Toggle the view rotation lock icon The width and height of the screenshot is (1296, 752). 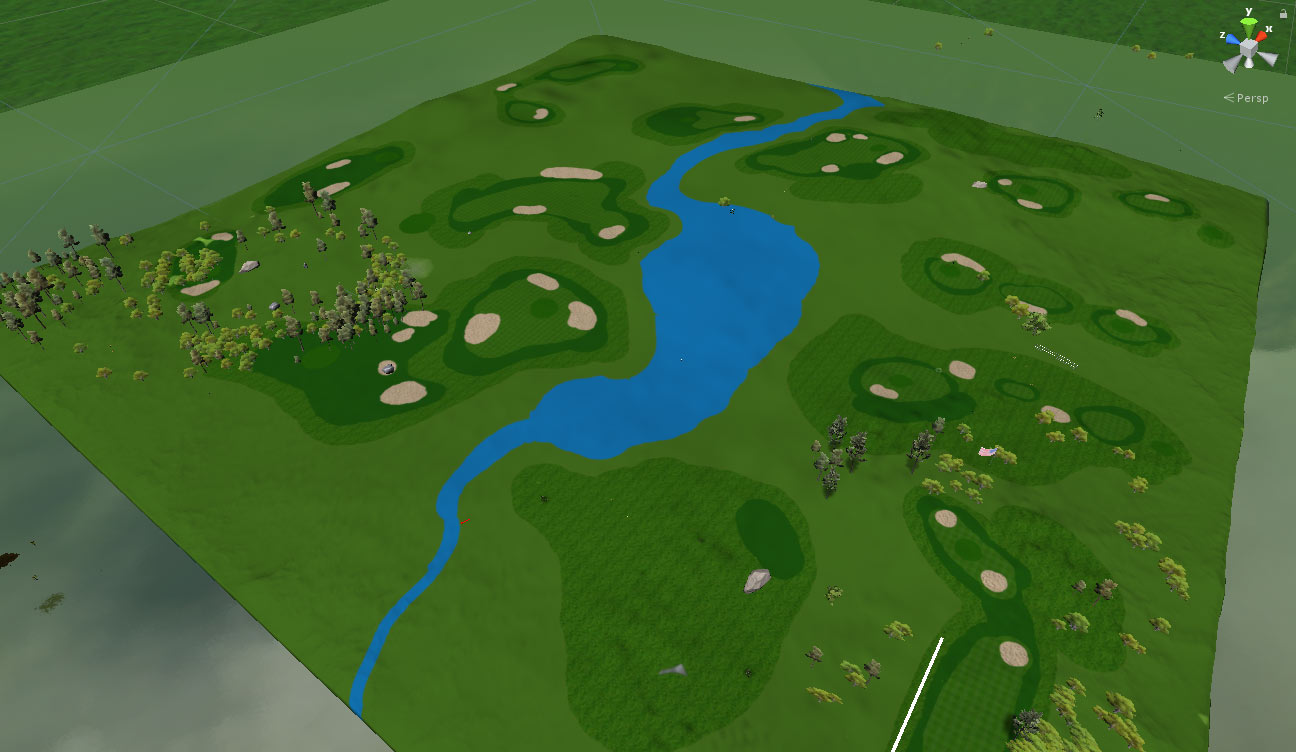tap(1283, 14)
